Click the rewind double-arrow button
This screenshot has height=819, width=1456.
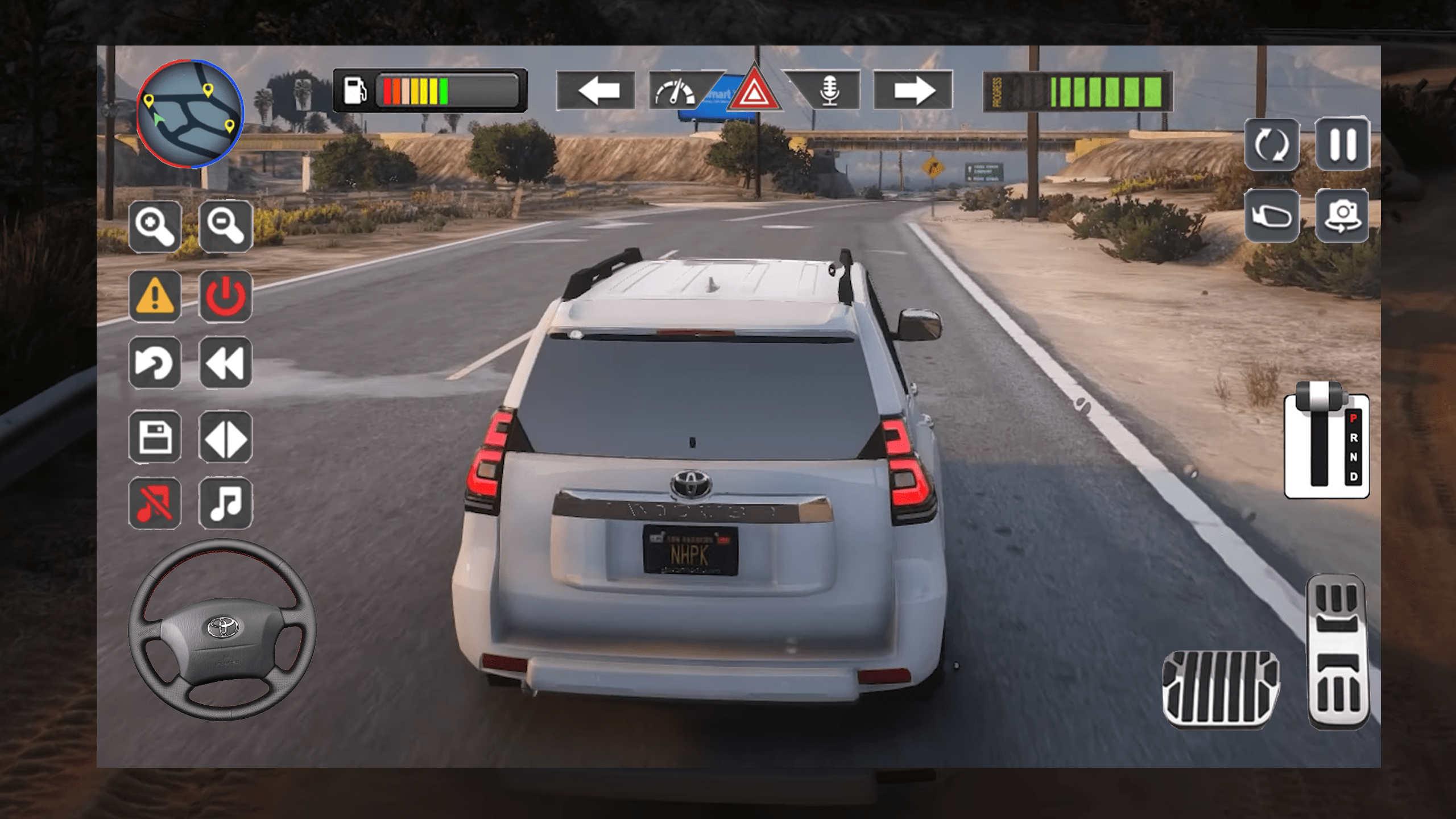[x=225, y=362]
